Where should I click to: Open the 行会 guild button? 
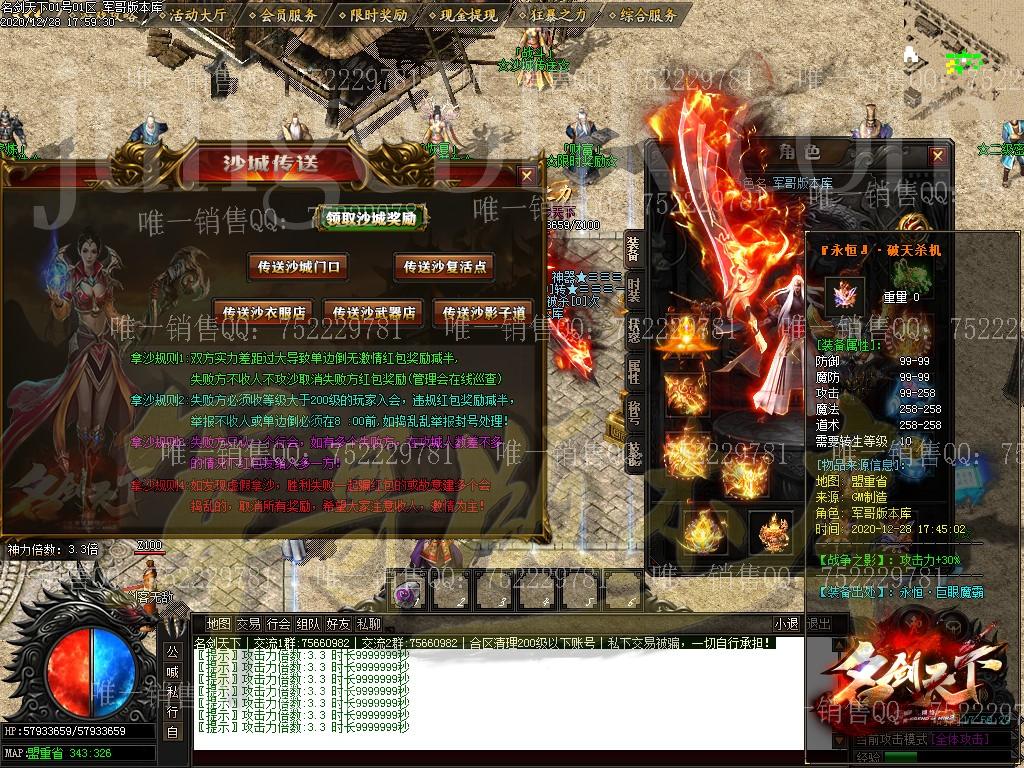(279, 624)
